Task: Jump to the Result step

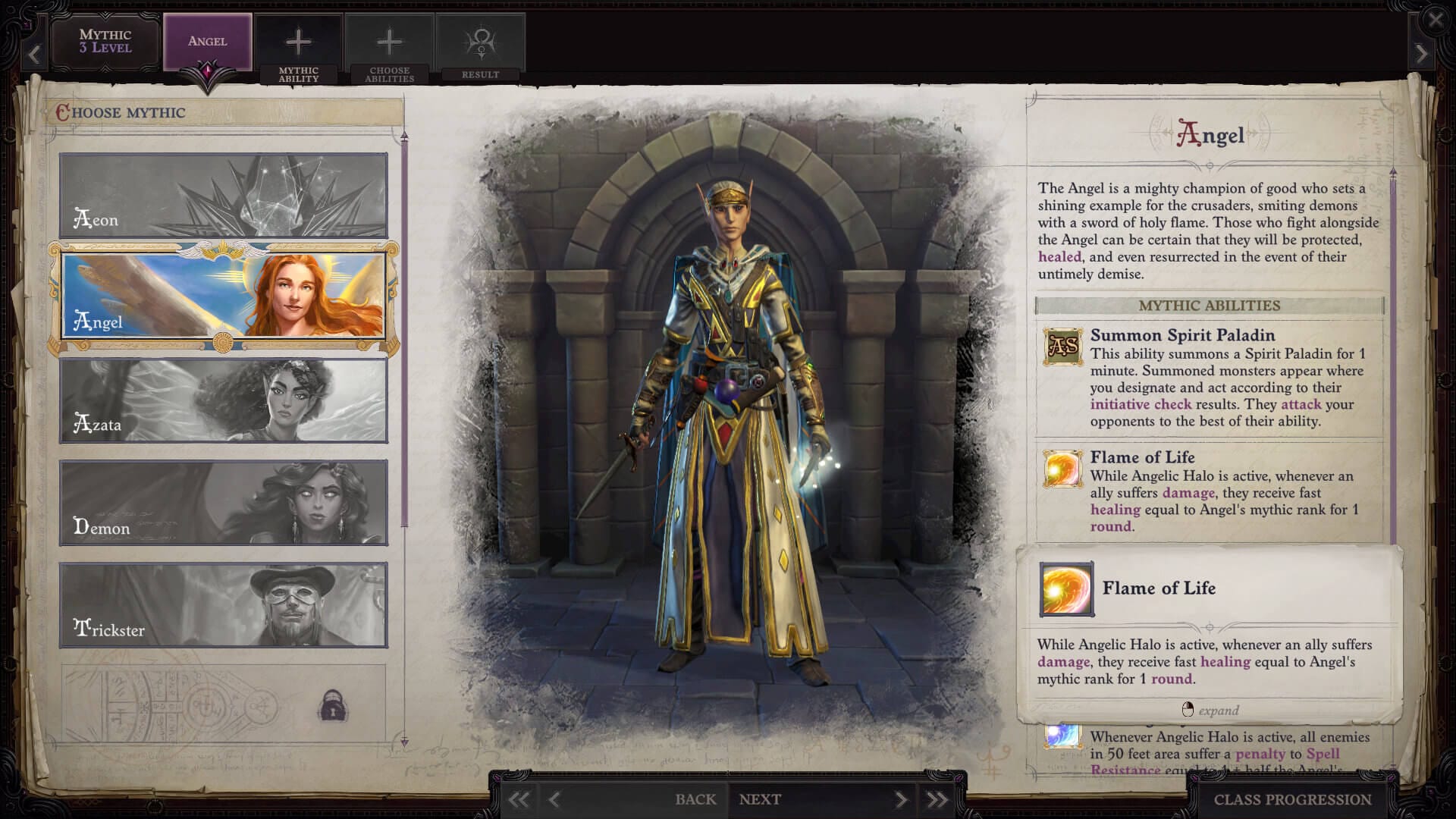Action: (480, 49)
